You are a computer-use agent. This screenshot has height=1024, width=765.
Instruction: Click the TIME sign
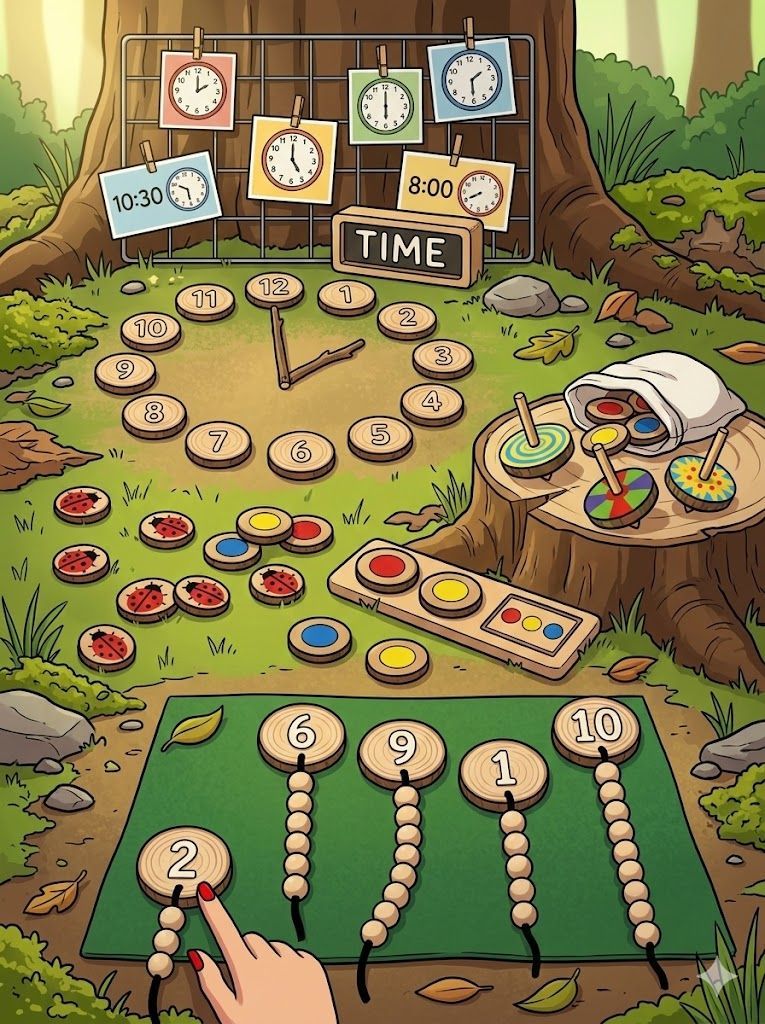click(x=406, y=246)
